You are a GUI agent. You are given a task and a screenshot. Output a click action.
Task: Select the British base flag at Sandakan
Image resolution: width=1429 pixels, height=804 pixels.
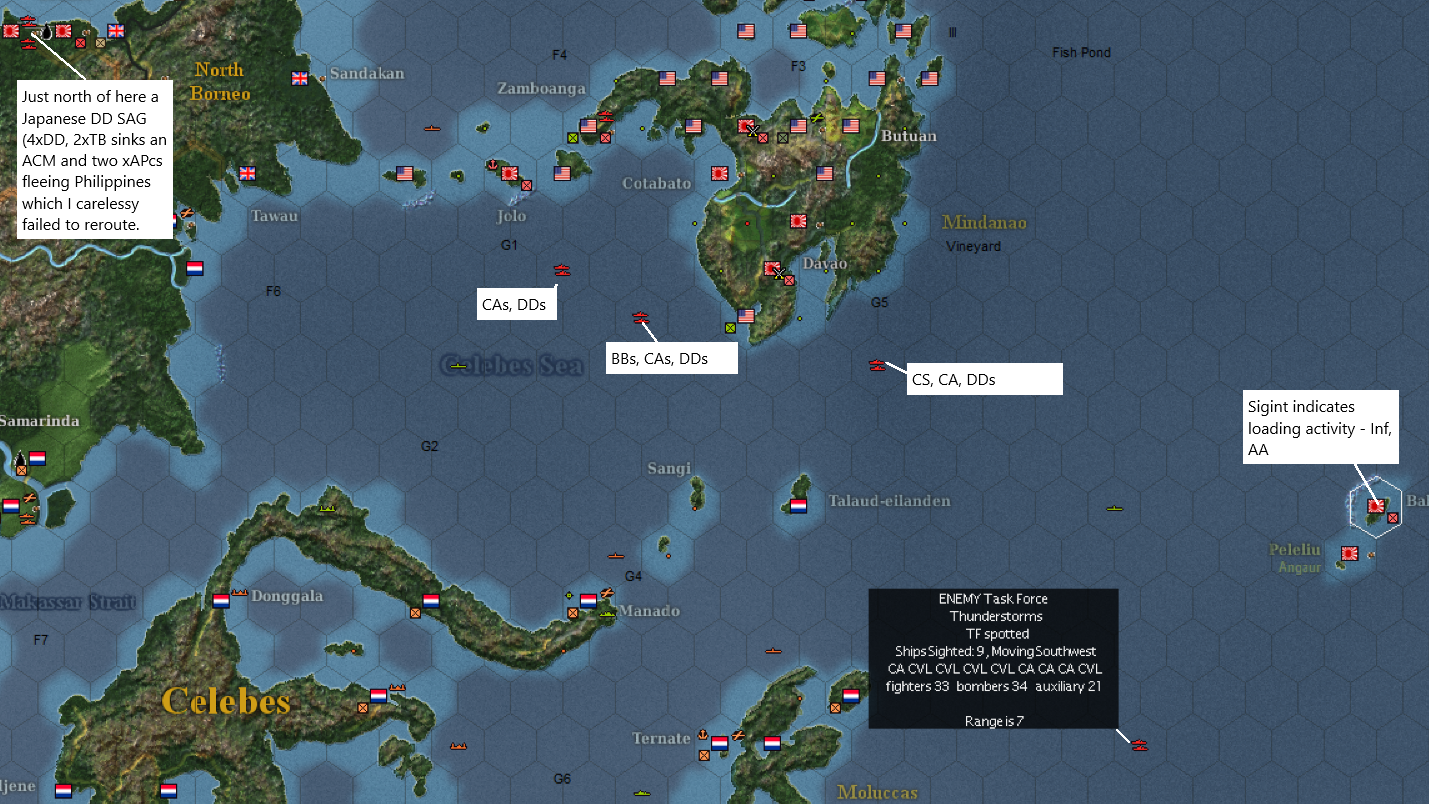tap(299, 77)
